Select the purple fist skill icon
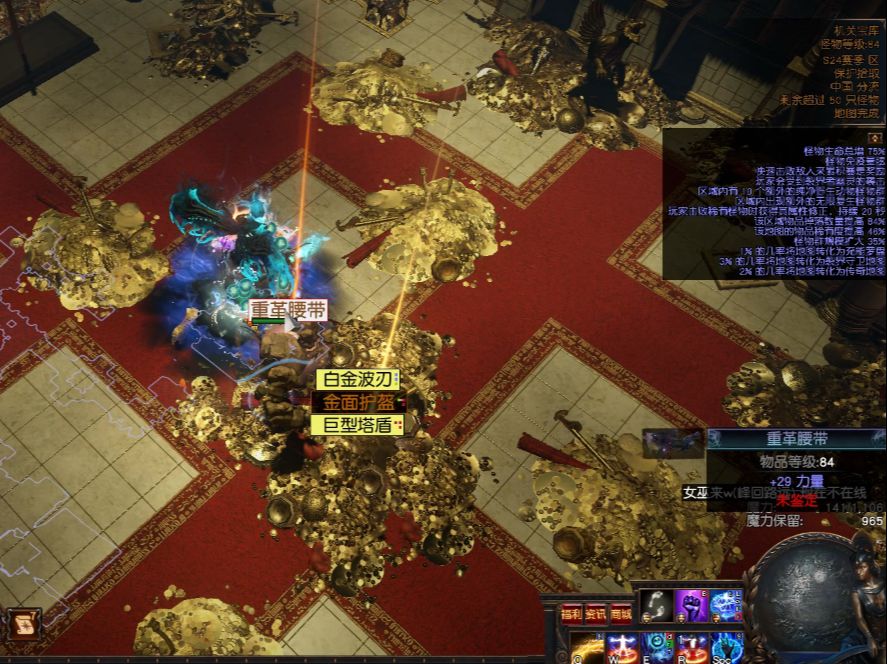This screenshot has width=887, height=664. 691,607
